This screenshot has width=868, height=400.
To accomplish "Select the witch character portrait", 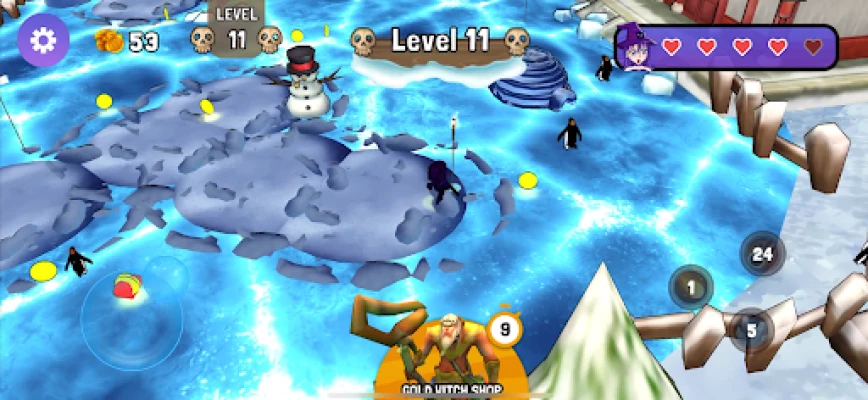I will [x=635, y=46].
